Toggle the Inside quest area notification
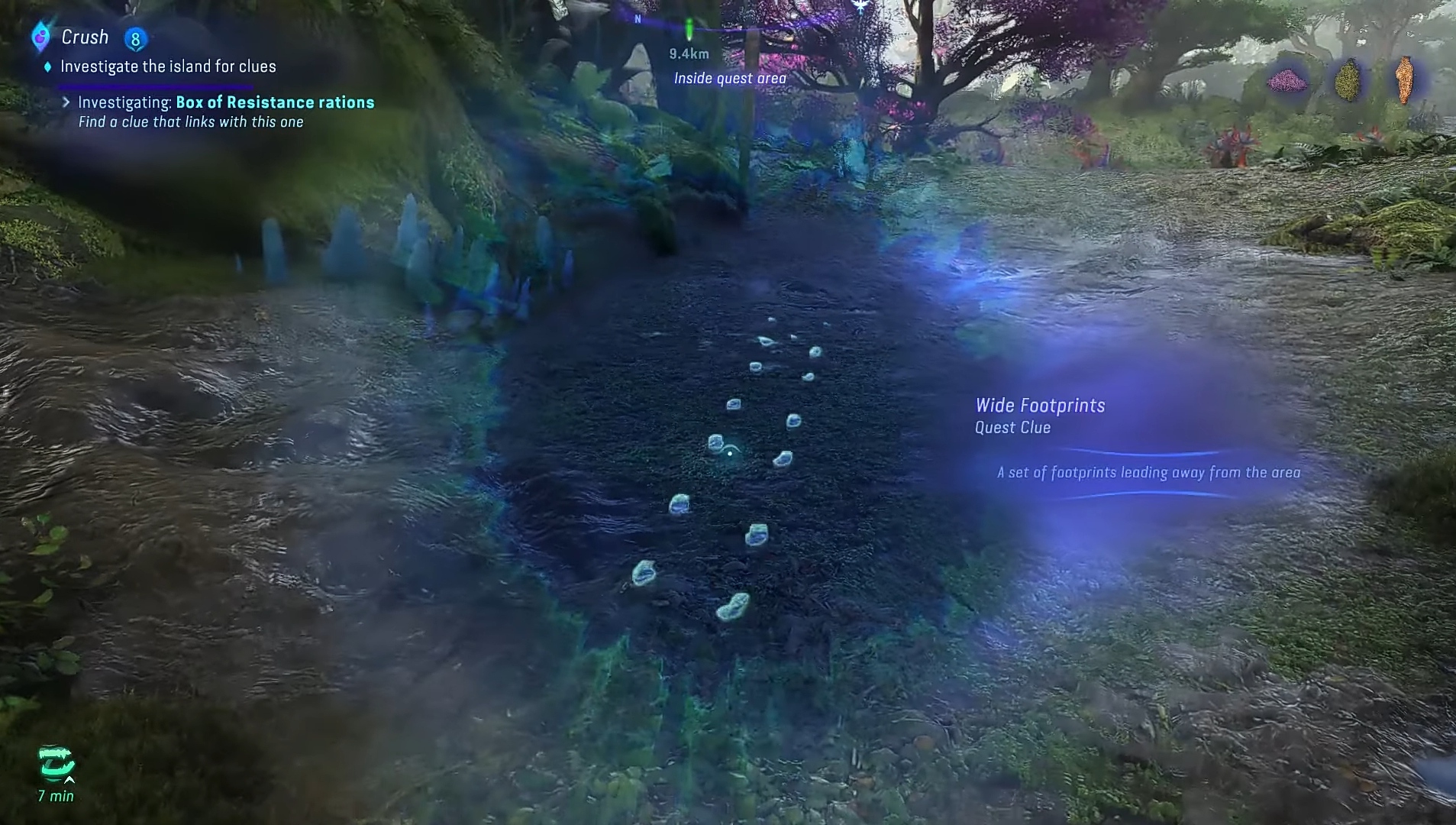Image resolution: width=1456 pixels, height=825 pixels. [x=729, y=78]
